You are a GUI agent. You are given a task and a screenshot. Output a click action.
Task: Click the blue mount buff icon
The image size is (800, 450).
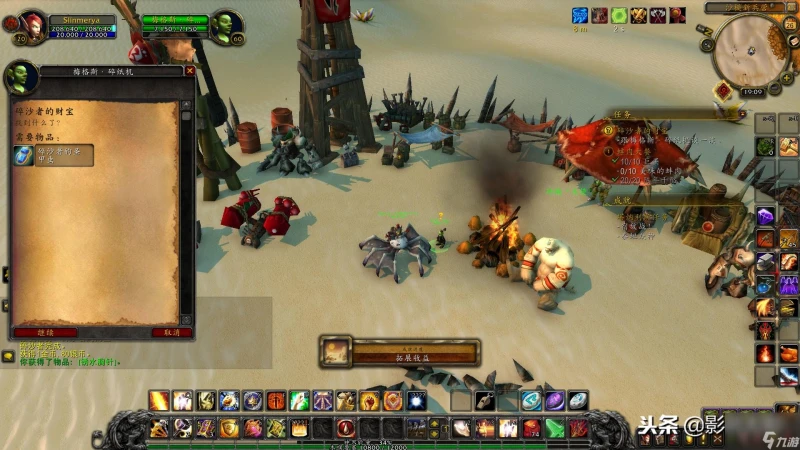click(580, 15)
